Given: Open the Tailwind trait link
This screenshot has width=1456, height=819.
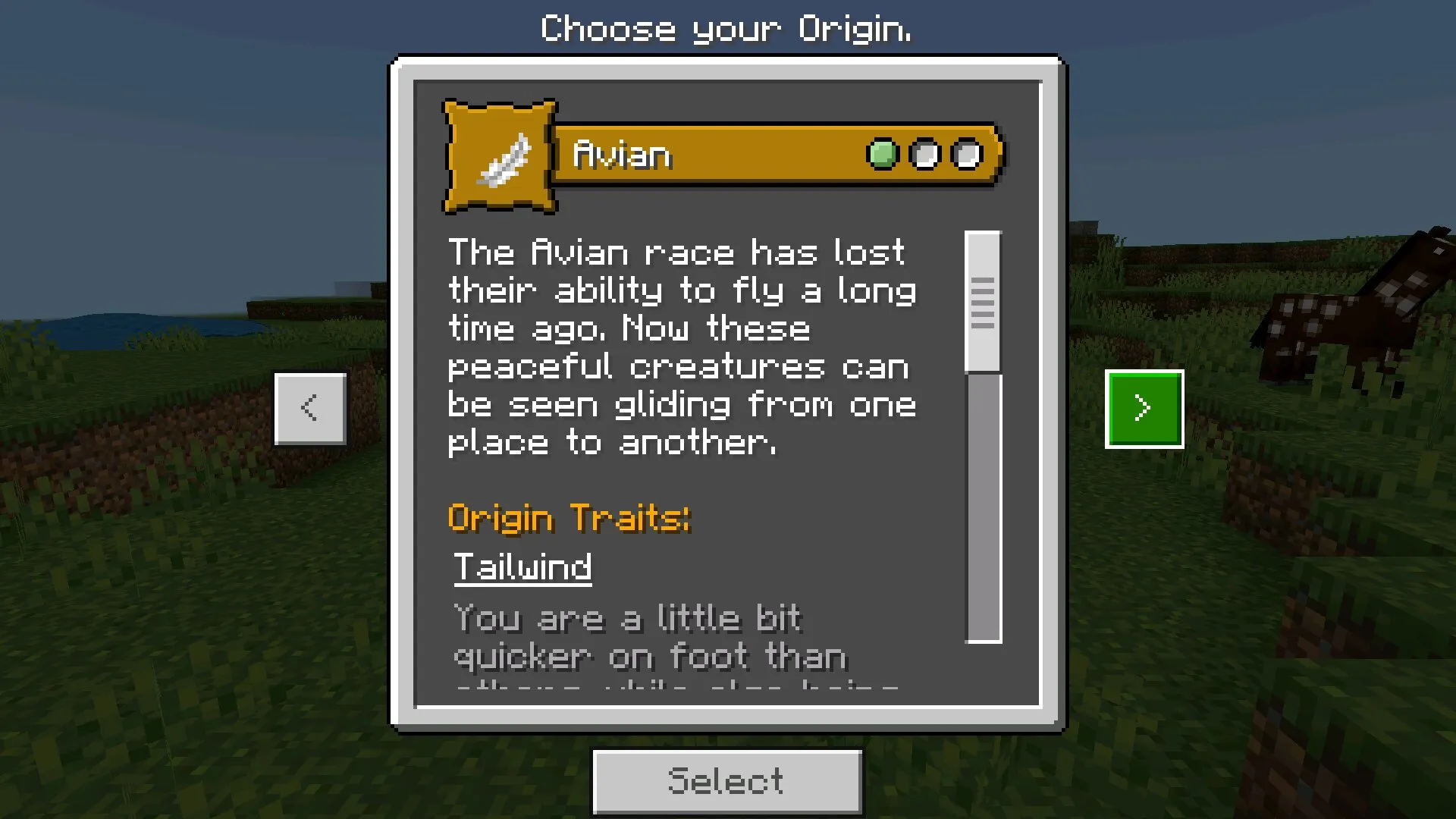Looking at the screenshot, I should (x=522, y=567).
